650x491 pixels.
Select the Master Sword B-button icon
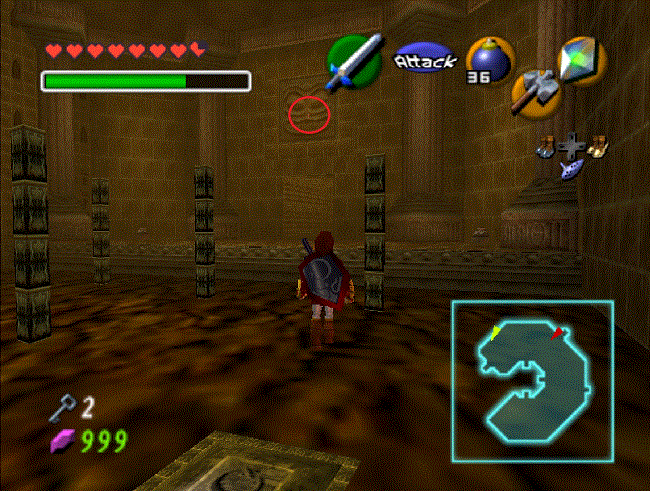click(355, 60)
